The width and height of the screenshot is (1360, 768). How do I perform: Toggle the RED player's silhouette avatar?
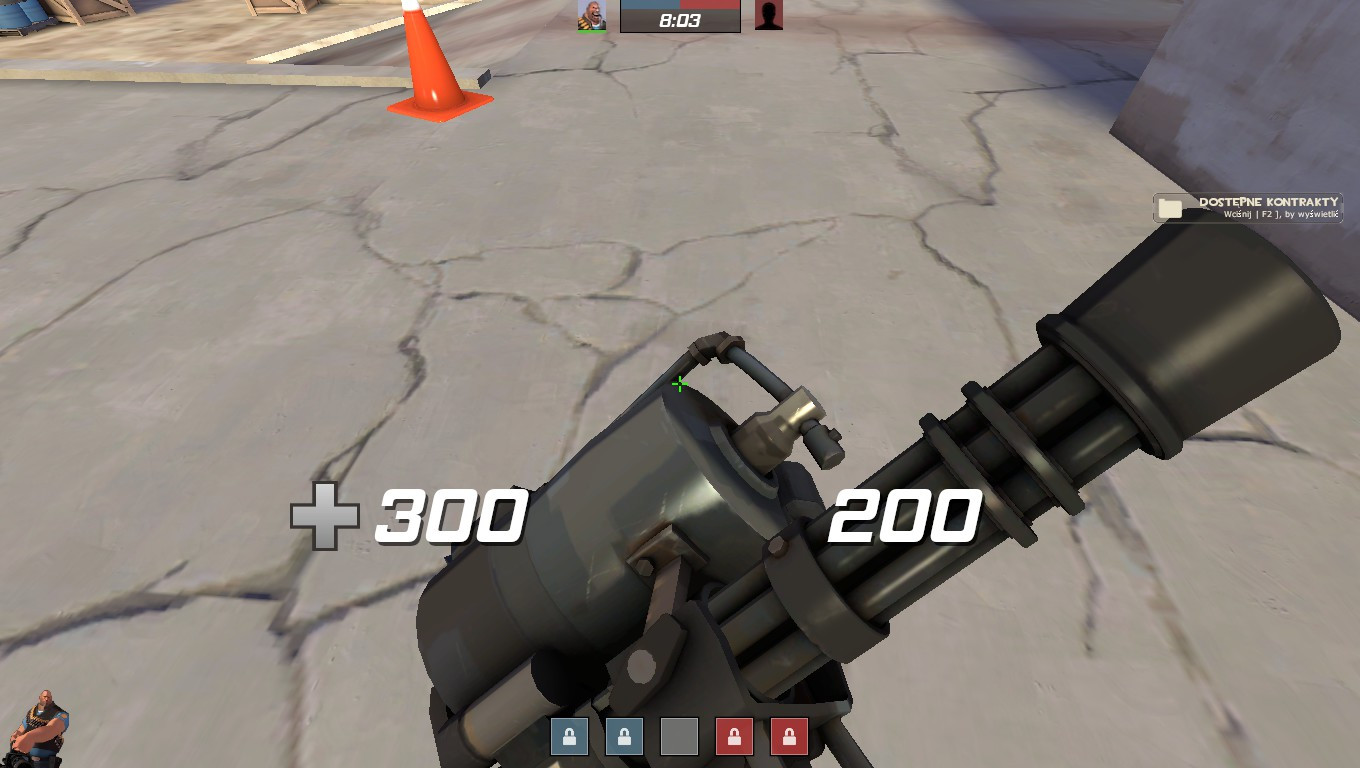(x=768, y=16)
